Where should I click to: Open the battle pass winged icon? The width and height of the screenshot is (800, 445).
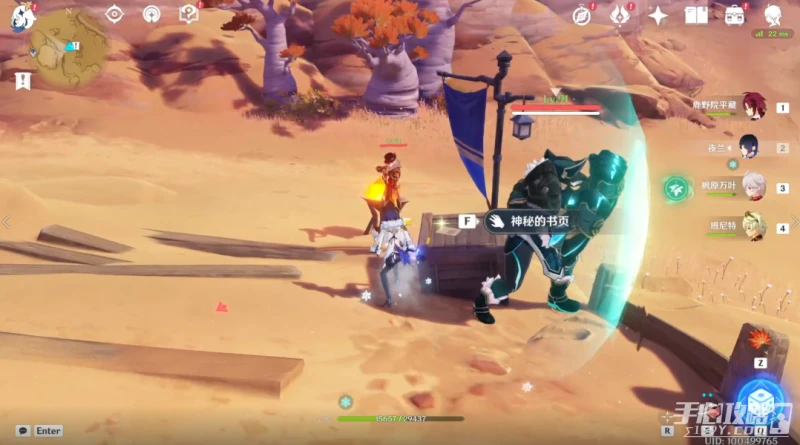tap(619, 15)
